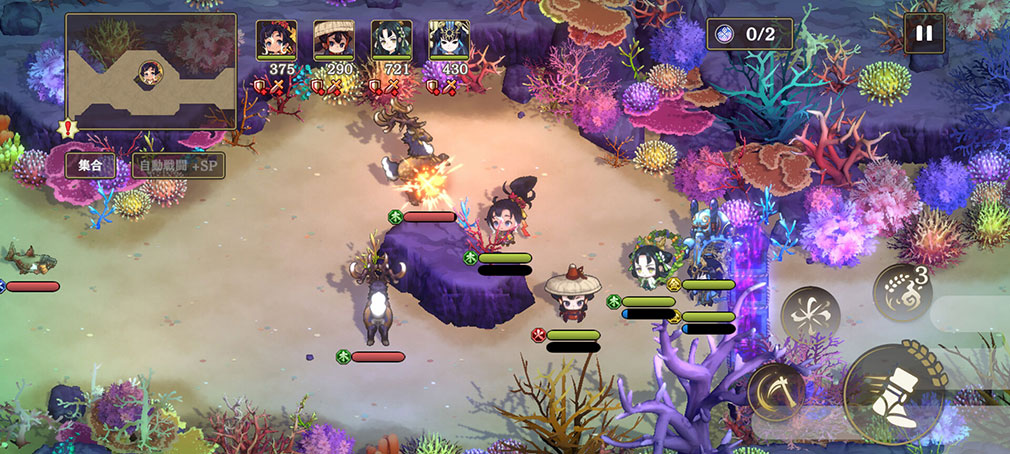Pause the battle
Screen dimensions: 1010x454
coord(924,33)
